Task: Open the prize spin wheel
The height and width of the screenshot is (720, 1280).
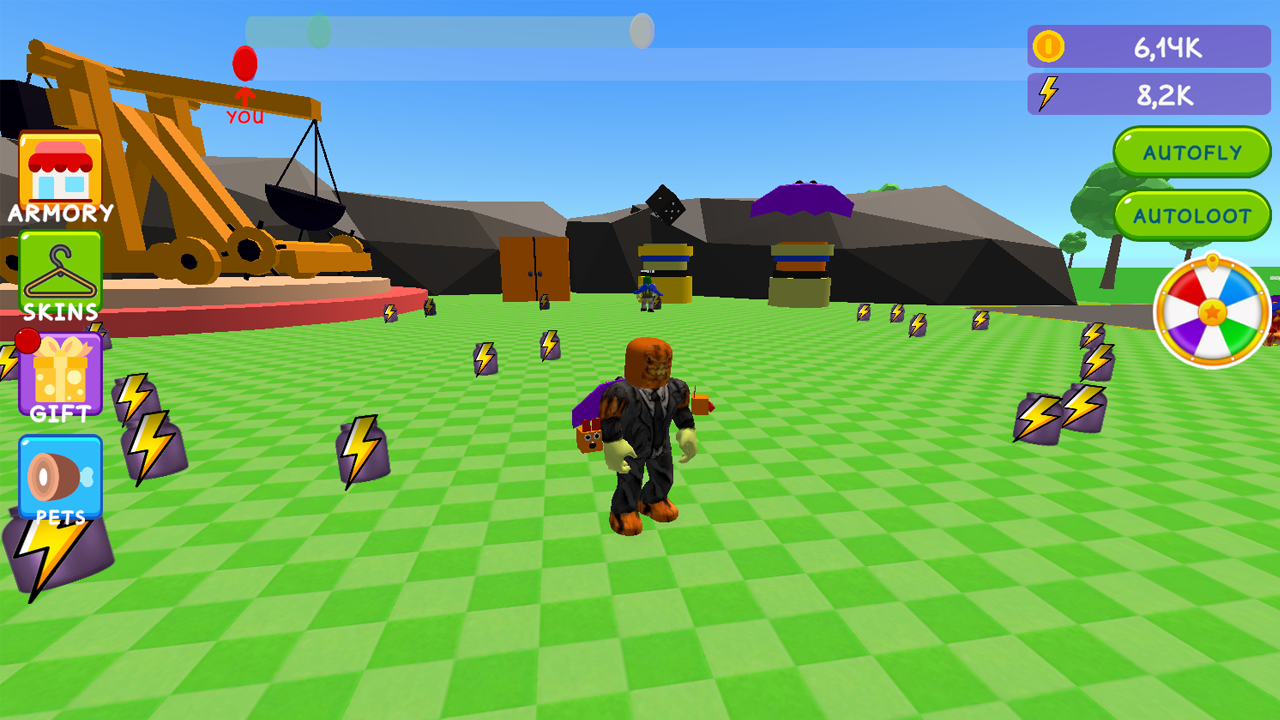Action: (x=1213, y=313)
